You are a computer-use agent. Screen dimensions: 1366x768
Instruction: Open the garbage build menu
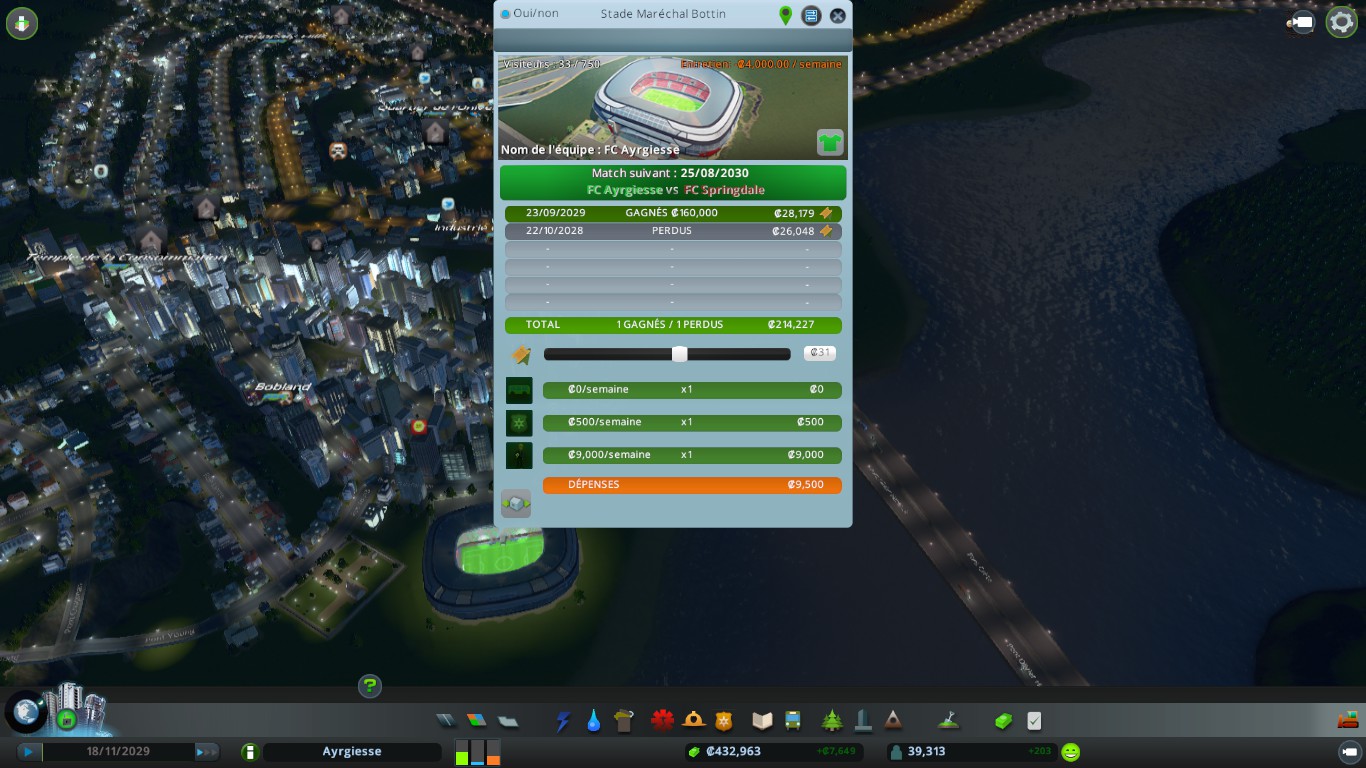click(x=625, y=721)
